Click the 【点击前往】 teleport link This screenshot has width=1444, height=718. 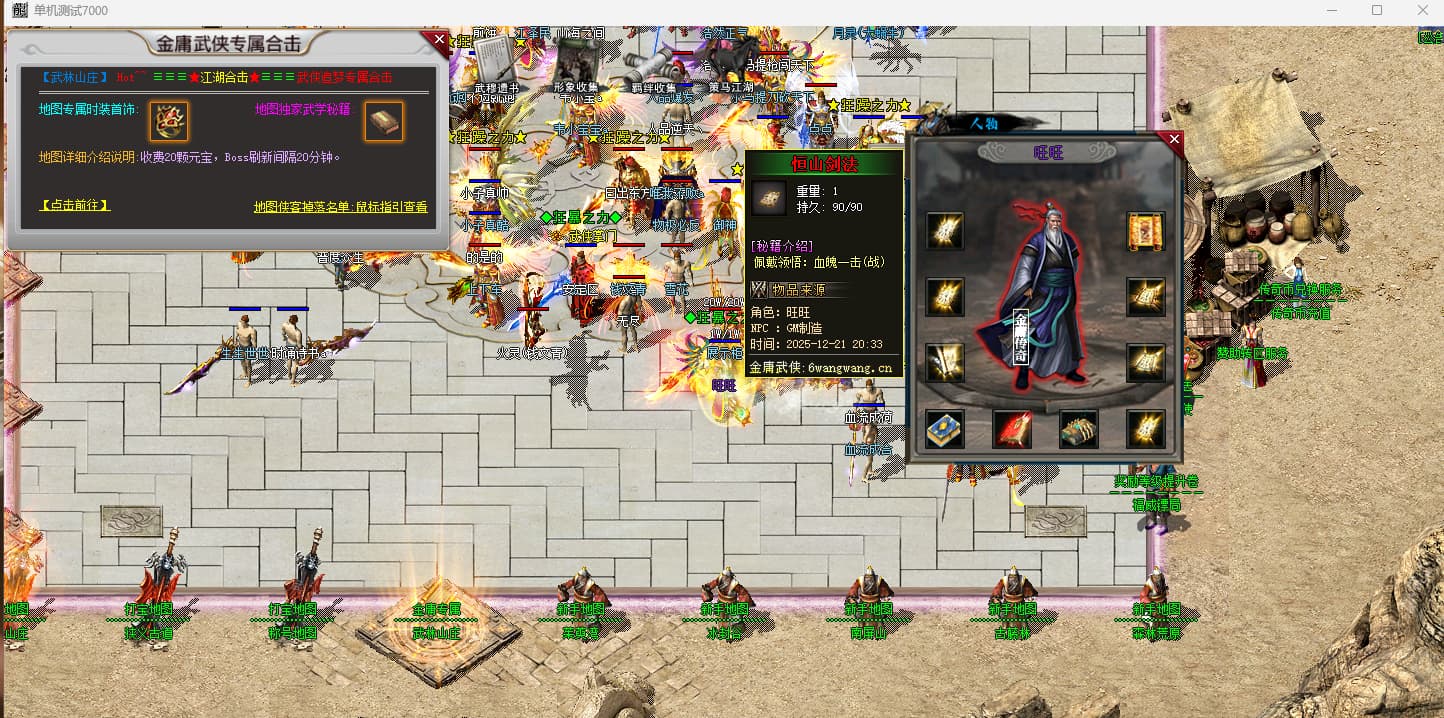pos(75,205)
